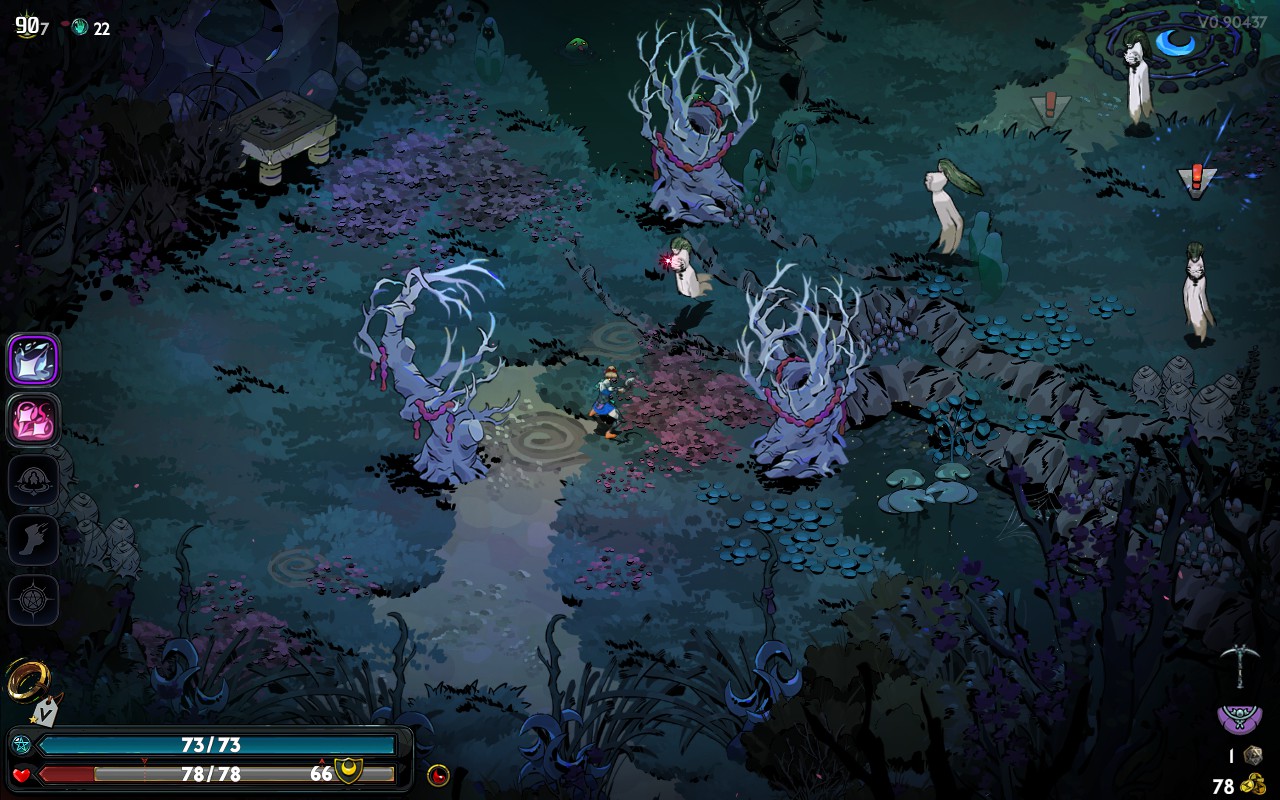Select the pink flame special boon slot
Screen dimensions: 1280x800
pos(34,420)
